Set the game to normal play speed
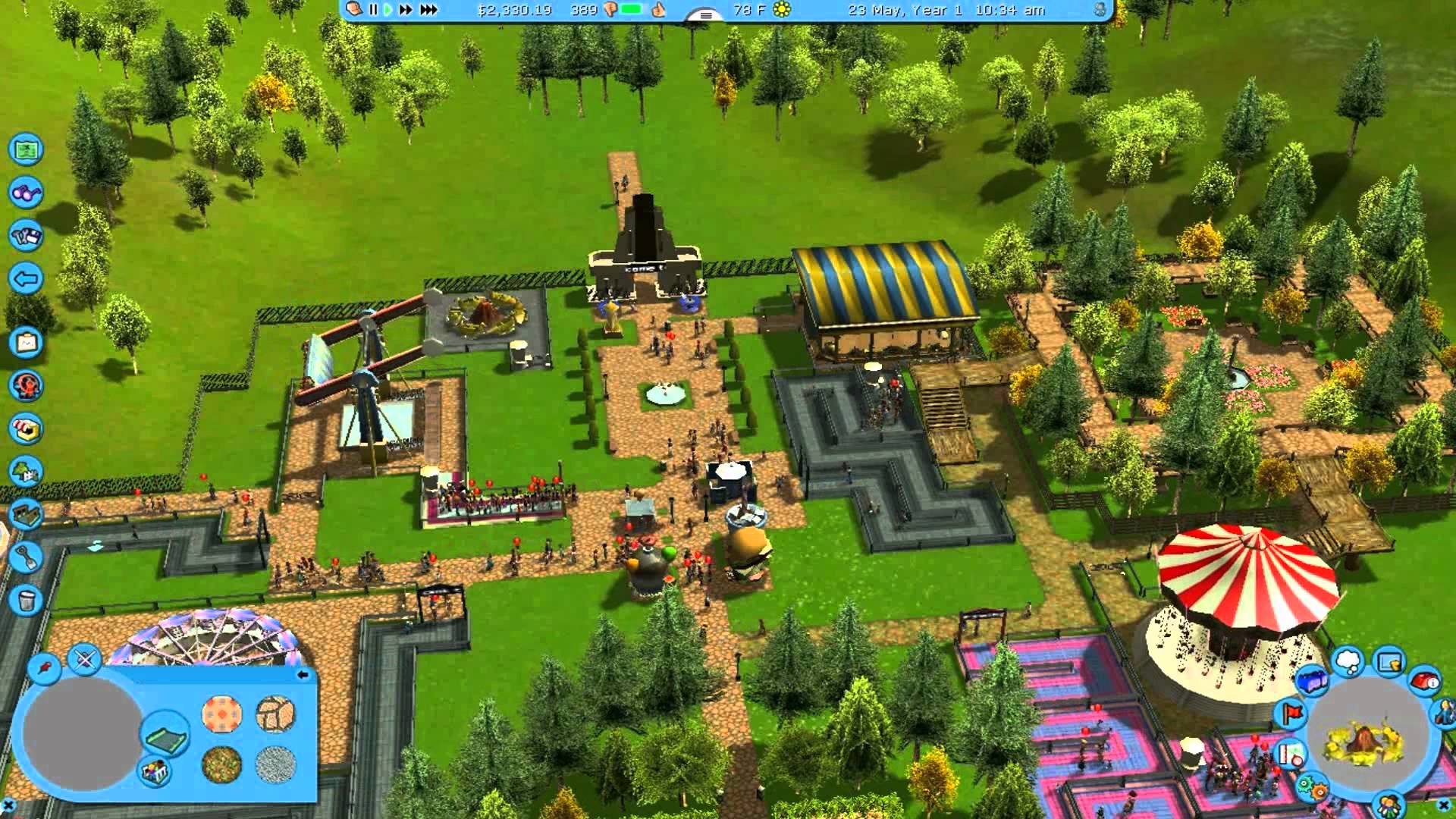Screen dimensions: 1456x819 (388, 10)
